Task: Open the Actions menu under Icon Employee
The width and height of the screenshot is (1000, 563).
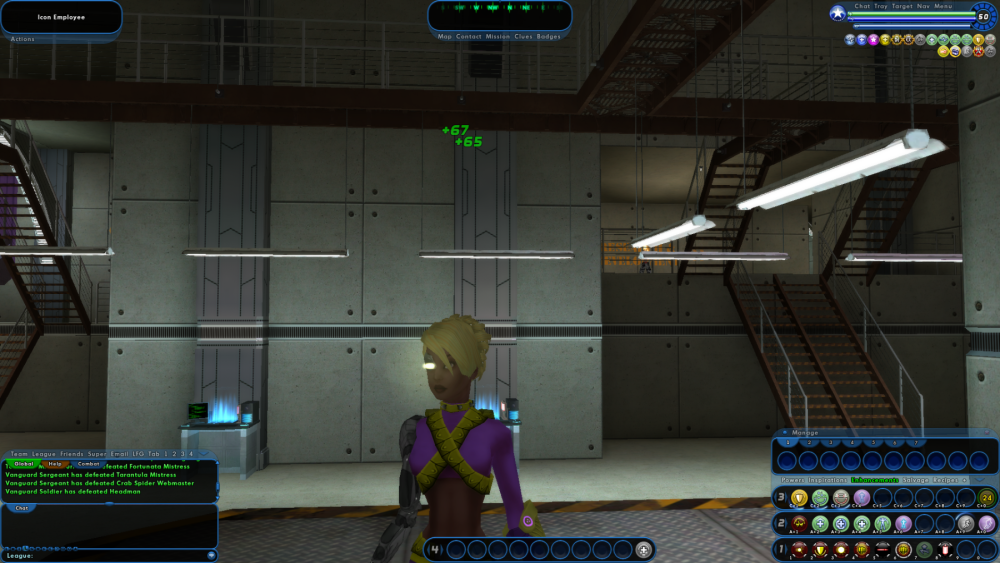Action: pyautogui.click(x=23, y=39)
